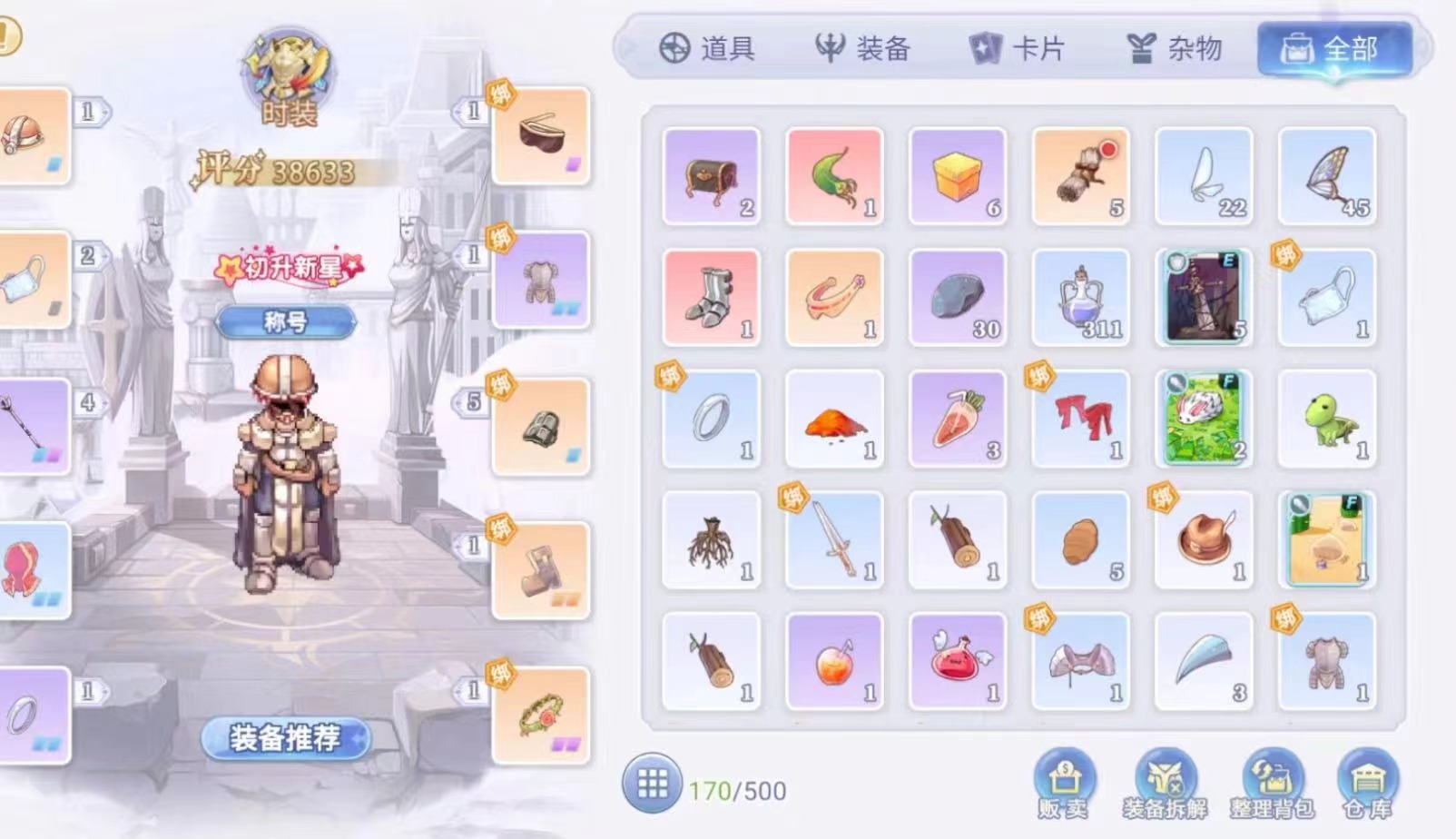1456x839 pixels.
Task: Switch to the 全部 all-items tab
Action: tap(1333, 48)
